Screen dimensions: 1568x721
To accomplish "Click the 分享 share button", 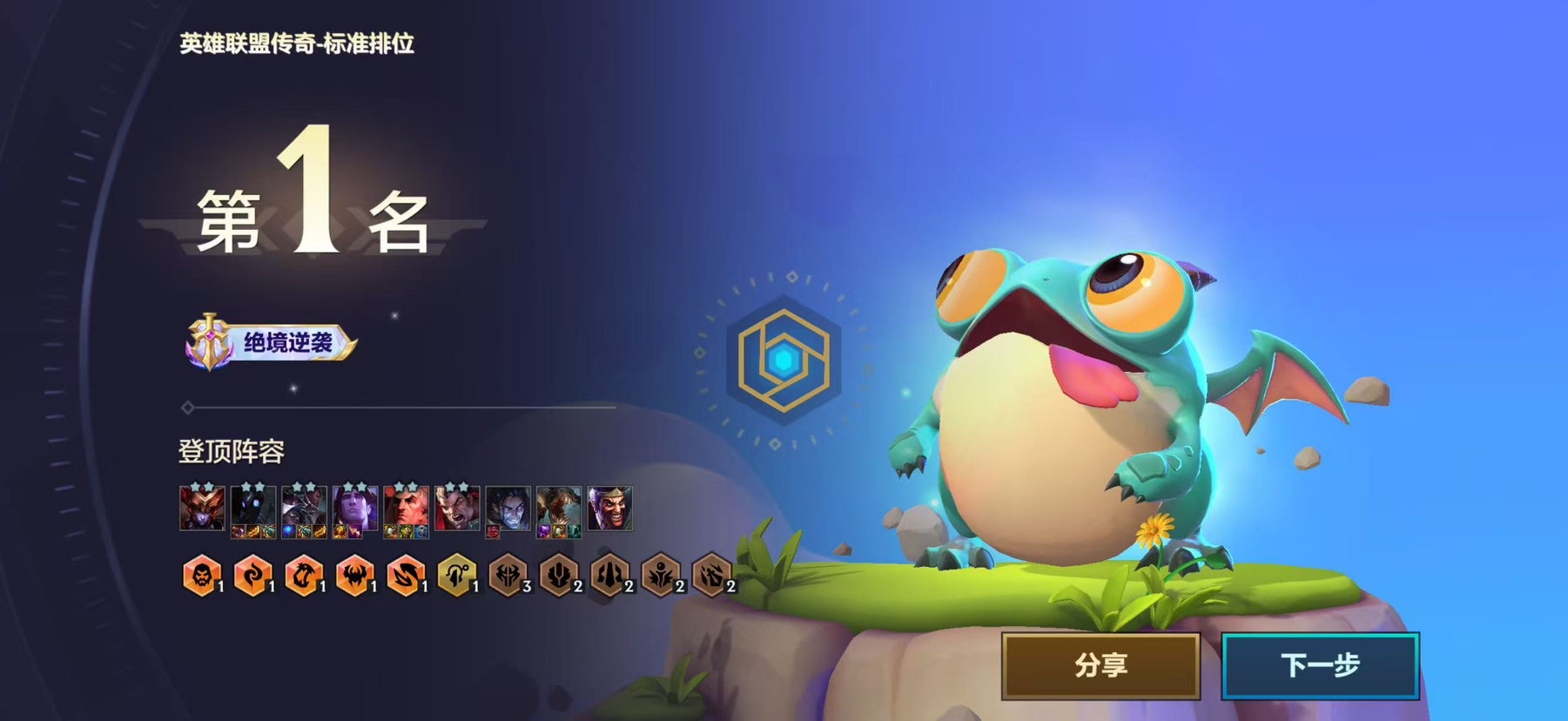I will [1100, 666].
